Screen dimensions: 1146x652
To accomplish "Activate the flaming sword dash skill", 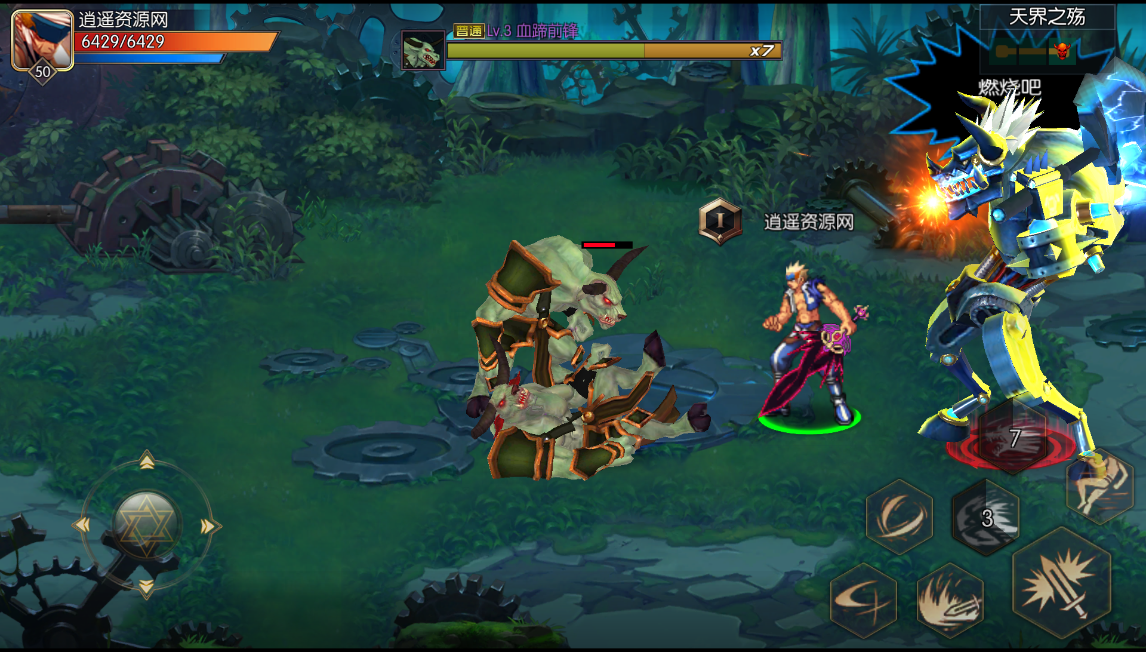I will pos(950,600).
